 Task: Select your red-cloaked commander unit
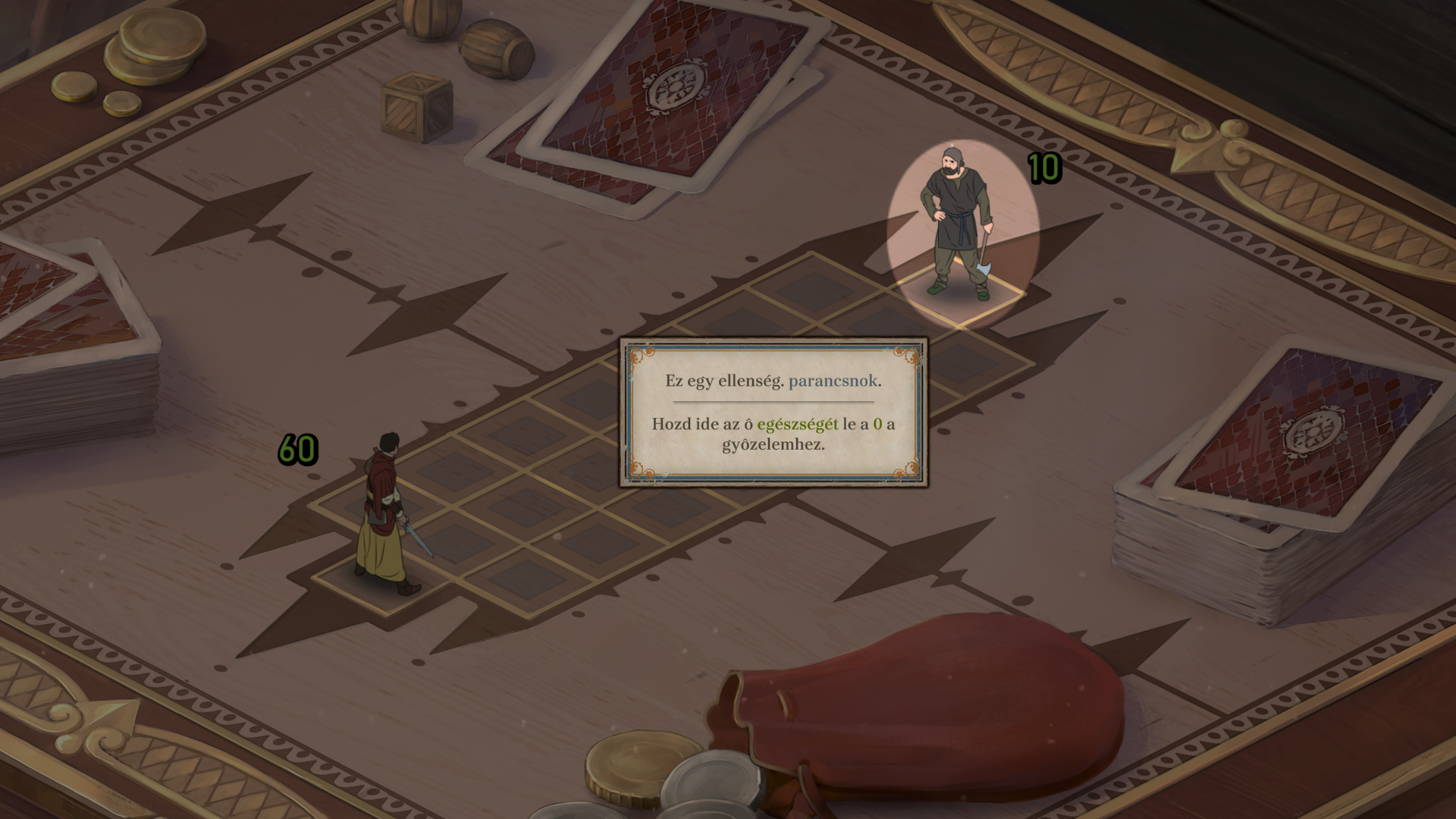[x=384, y=512]
